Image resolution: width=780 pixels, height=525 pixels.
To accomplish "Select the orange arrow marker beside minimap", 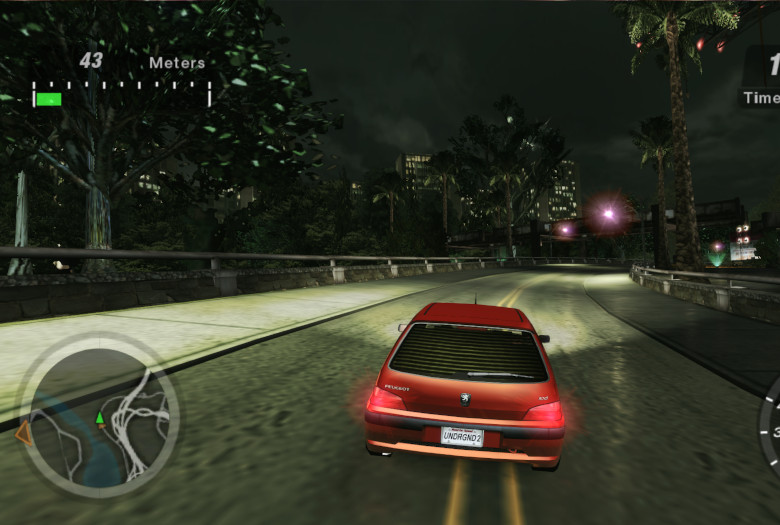I will click(22, 432).
